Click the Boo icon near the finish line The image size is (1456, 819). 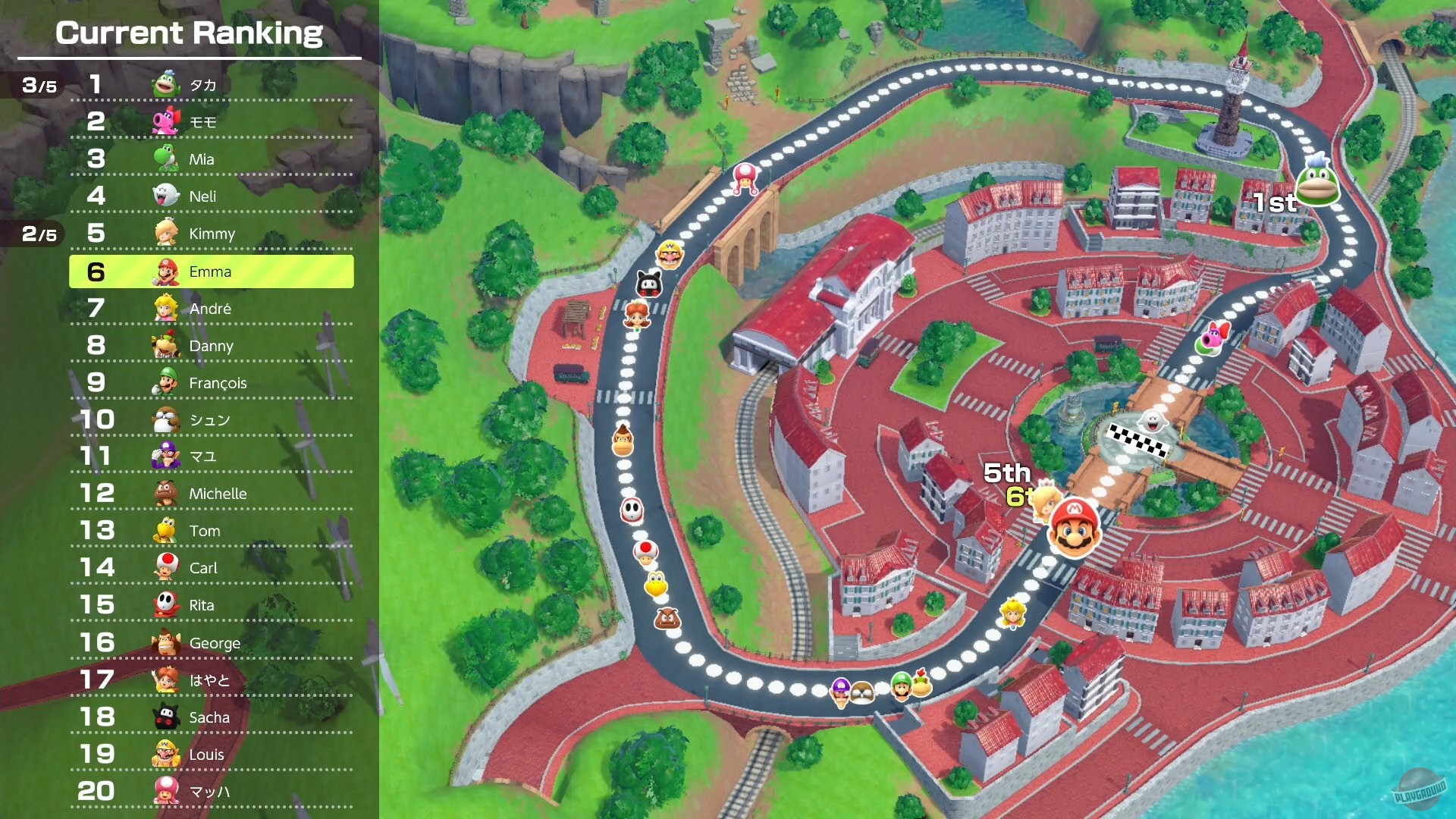tap(1153, 422)
